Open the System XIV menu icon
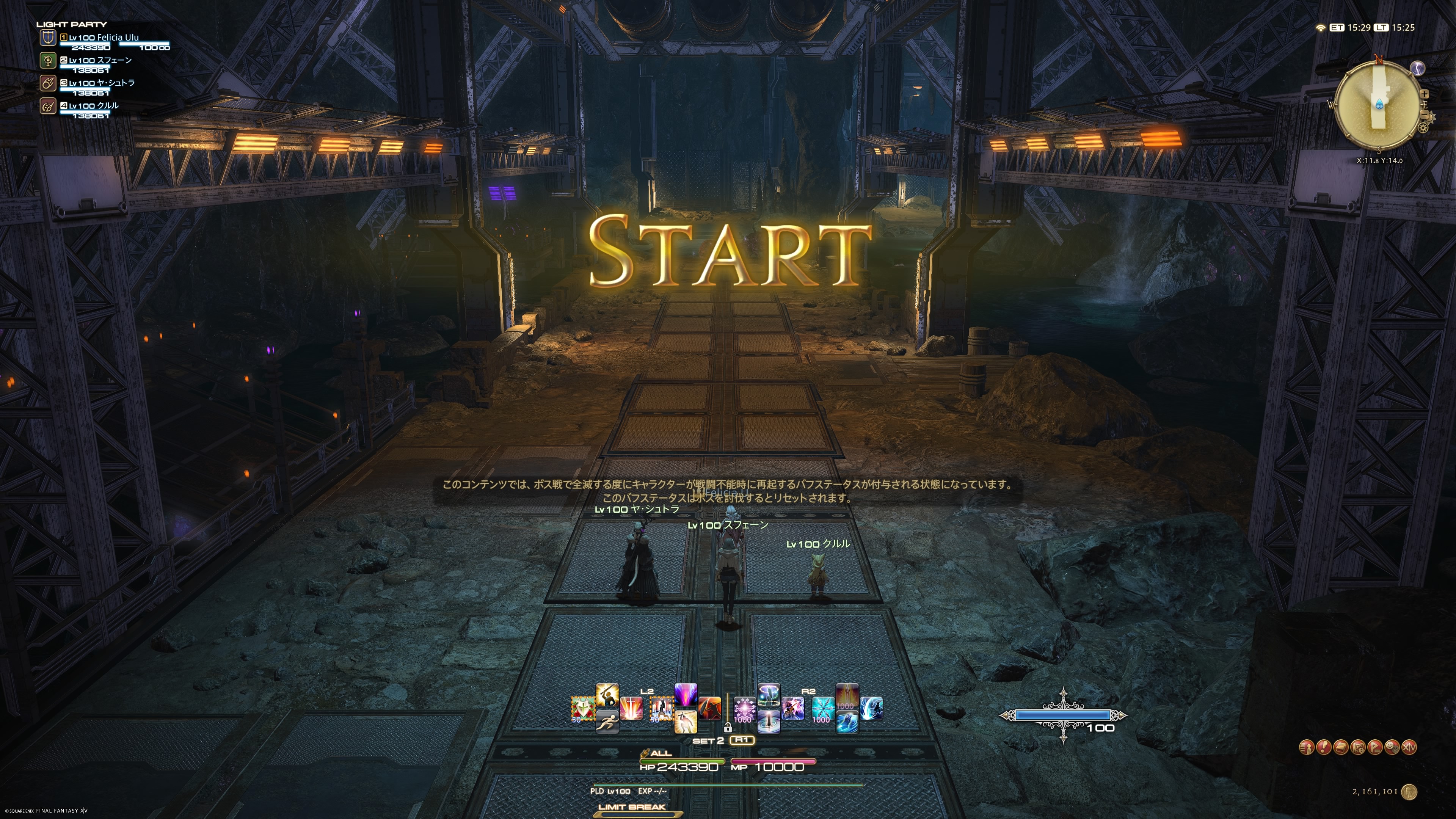 pyautogui.click(x=1409, y=747)
